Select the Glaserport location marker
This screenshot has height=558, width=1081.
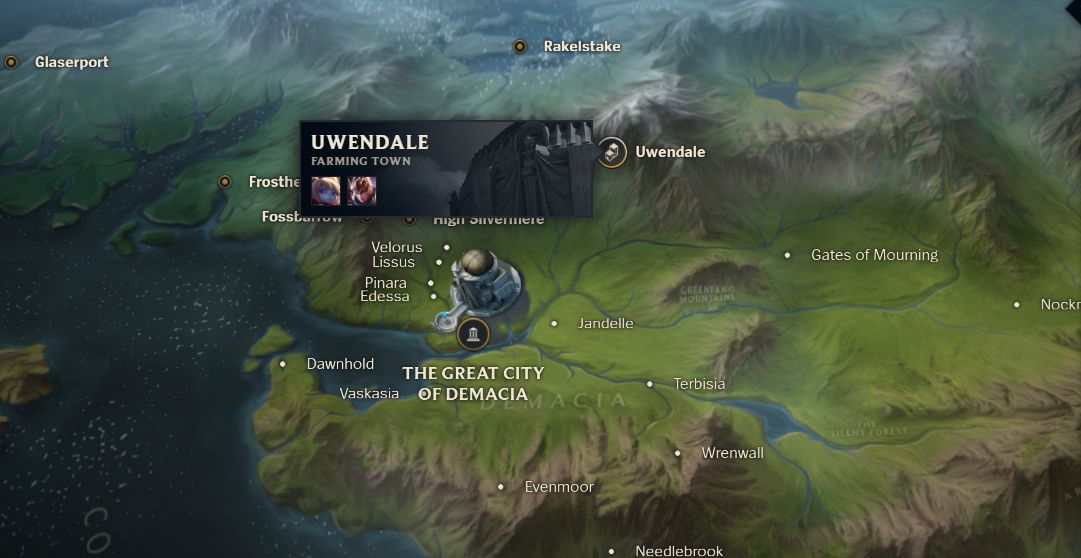11,62
